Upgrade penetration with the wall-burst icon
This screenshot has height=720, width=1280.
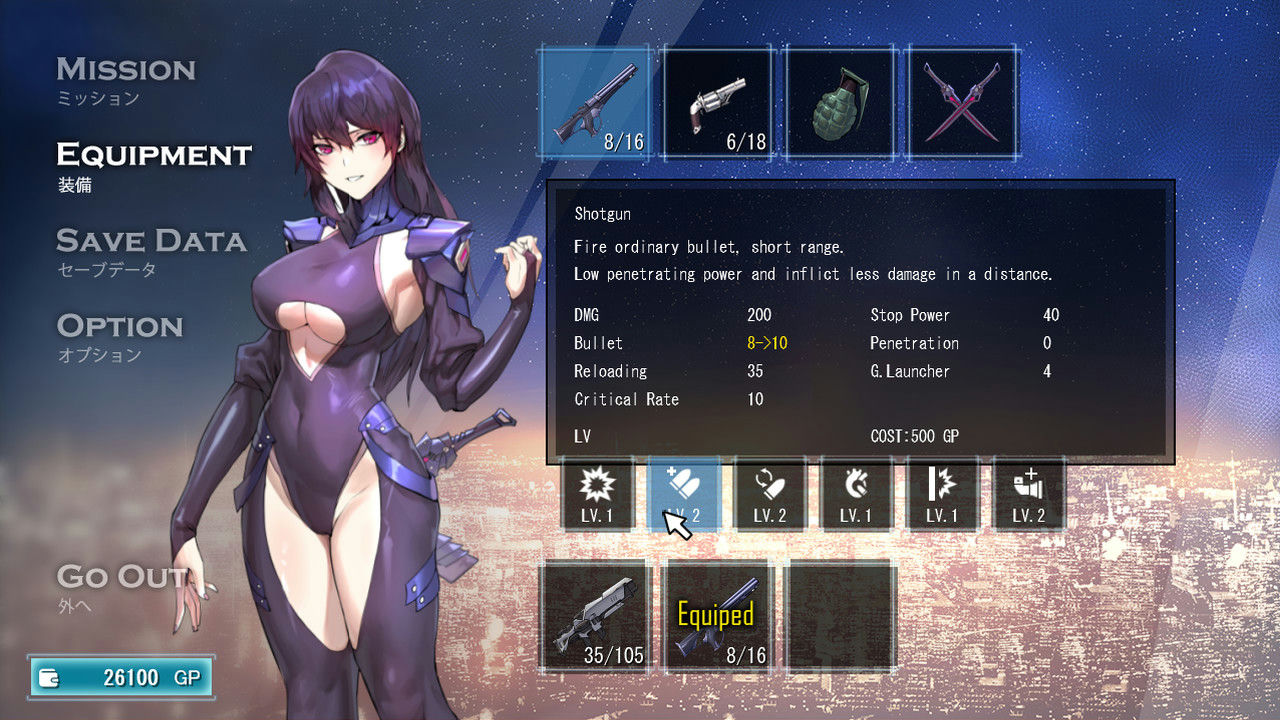tap(942, 494)
